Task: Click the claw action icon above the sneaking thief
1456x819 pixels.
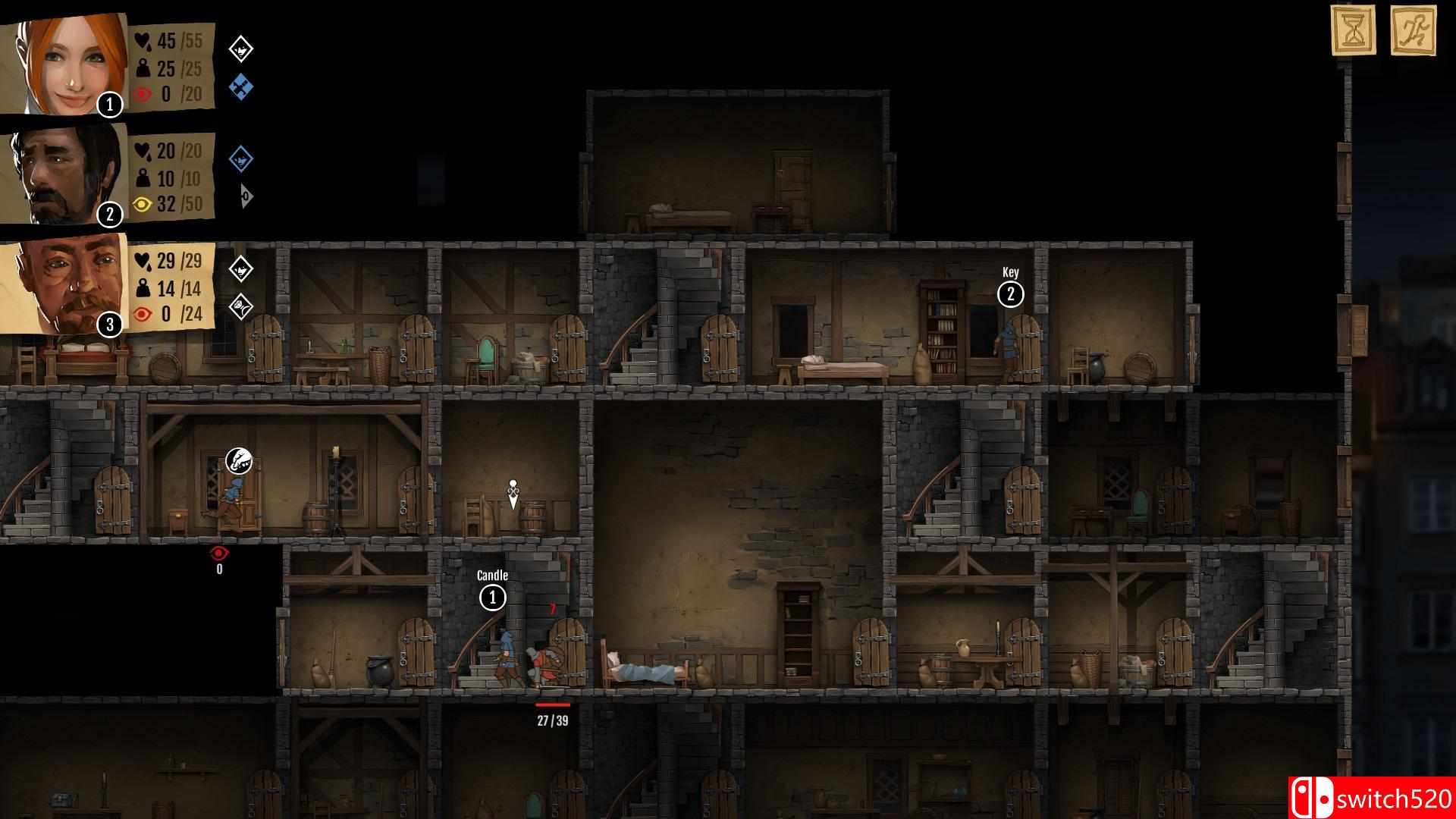Action: coord(237,457)
